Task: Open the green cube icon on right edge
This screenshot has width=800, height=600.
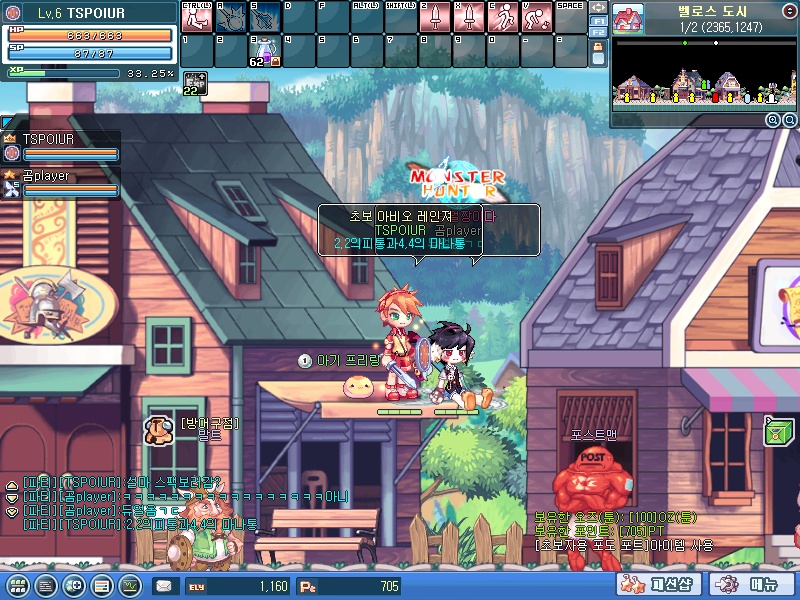Action: click(x=778, y=431)
